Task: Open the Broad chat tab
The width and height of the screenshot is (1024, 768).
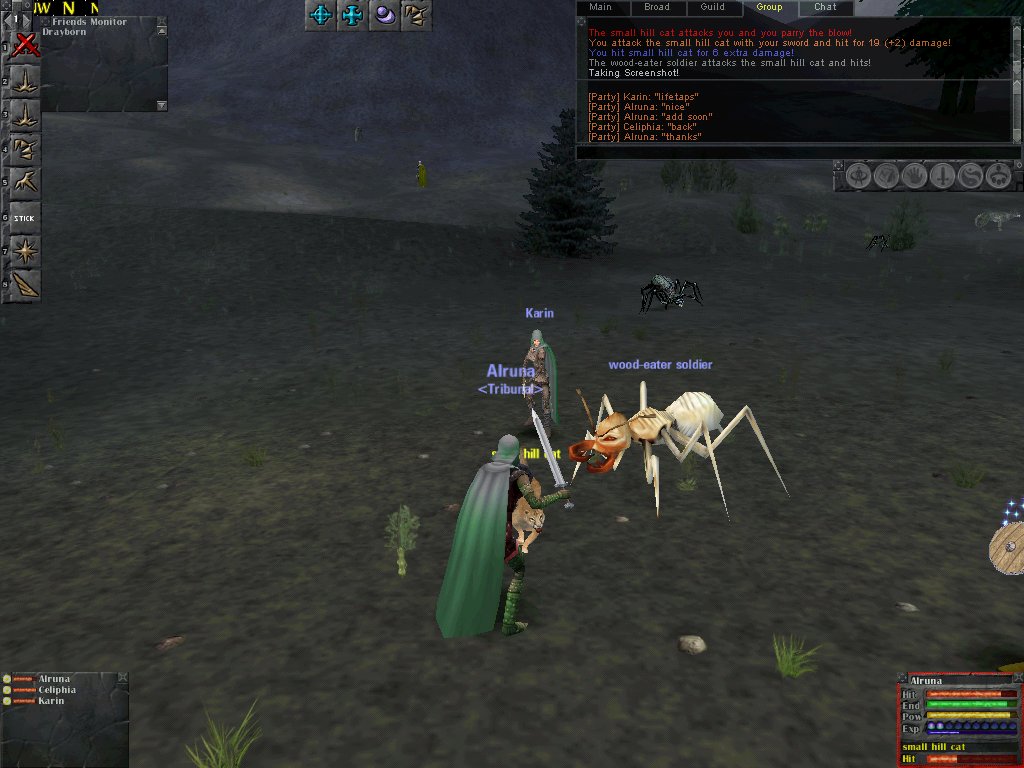Action: click(x=657, y=8)
